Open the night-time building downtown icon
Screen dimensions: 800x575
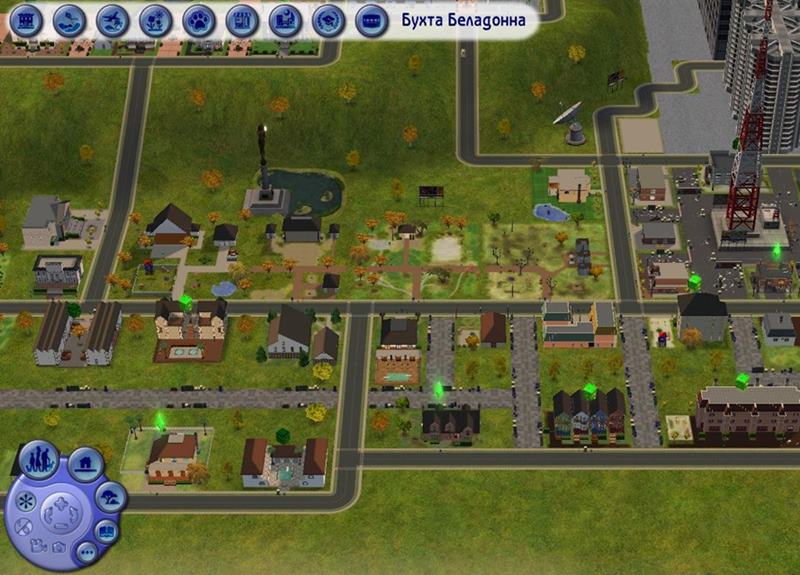point(285,19)
